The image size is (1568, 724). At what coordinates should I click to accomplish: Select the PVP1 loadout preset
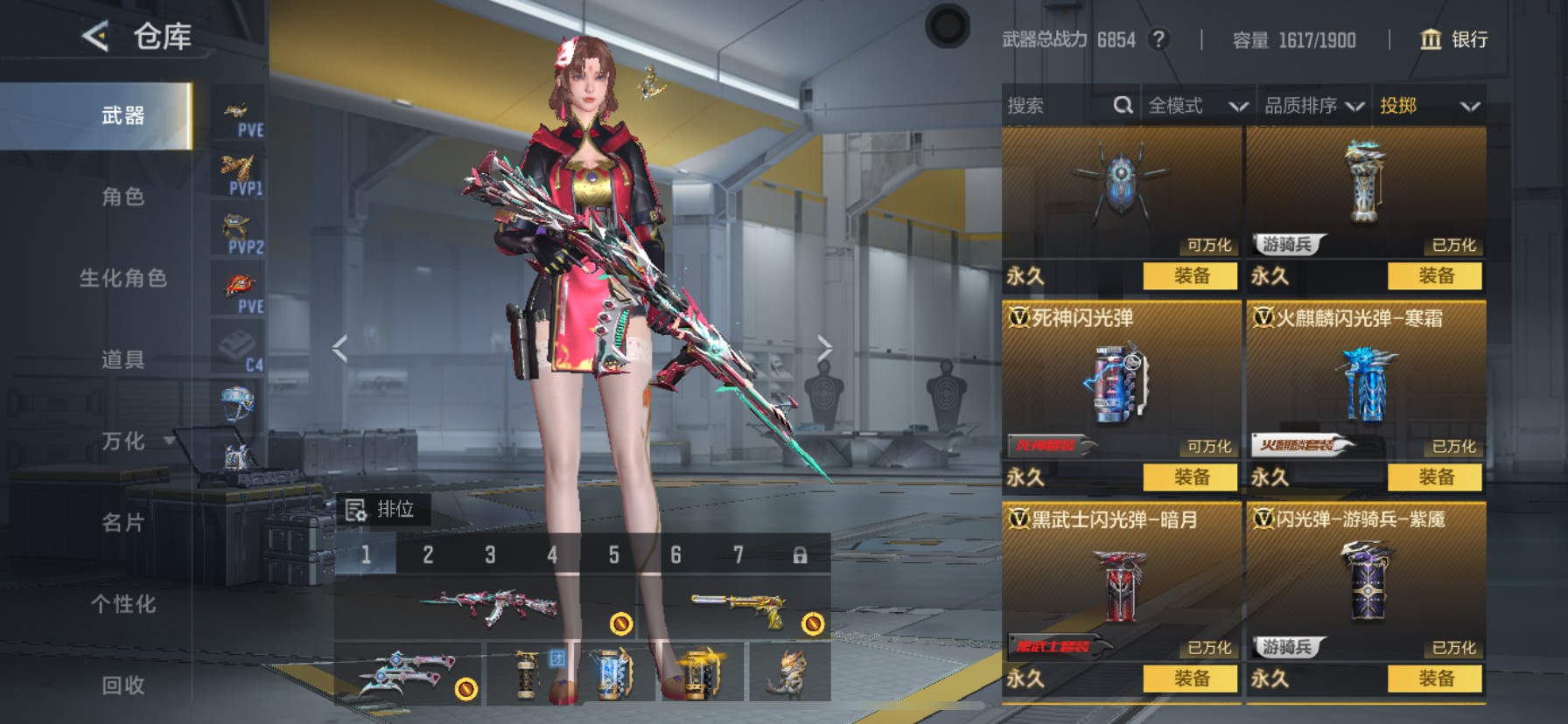[238, 173]
